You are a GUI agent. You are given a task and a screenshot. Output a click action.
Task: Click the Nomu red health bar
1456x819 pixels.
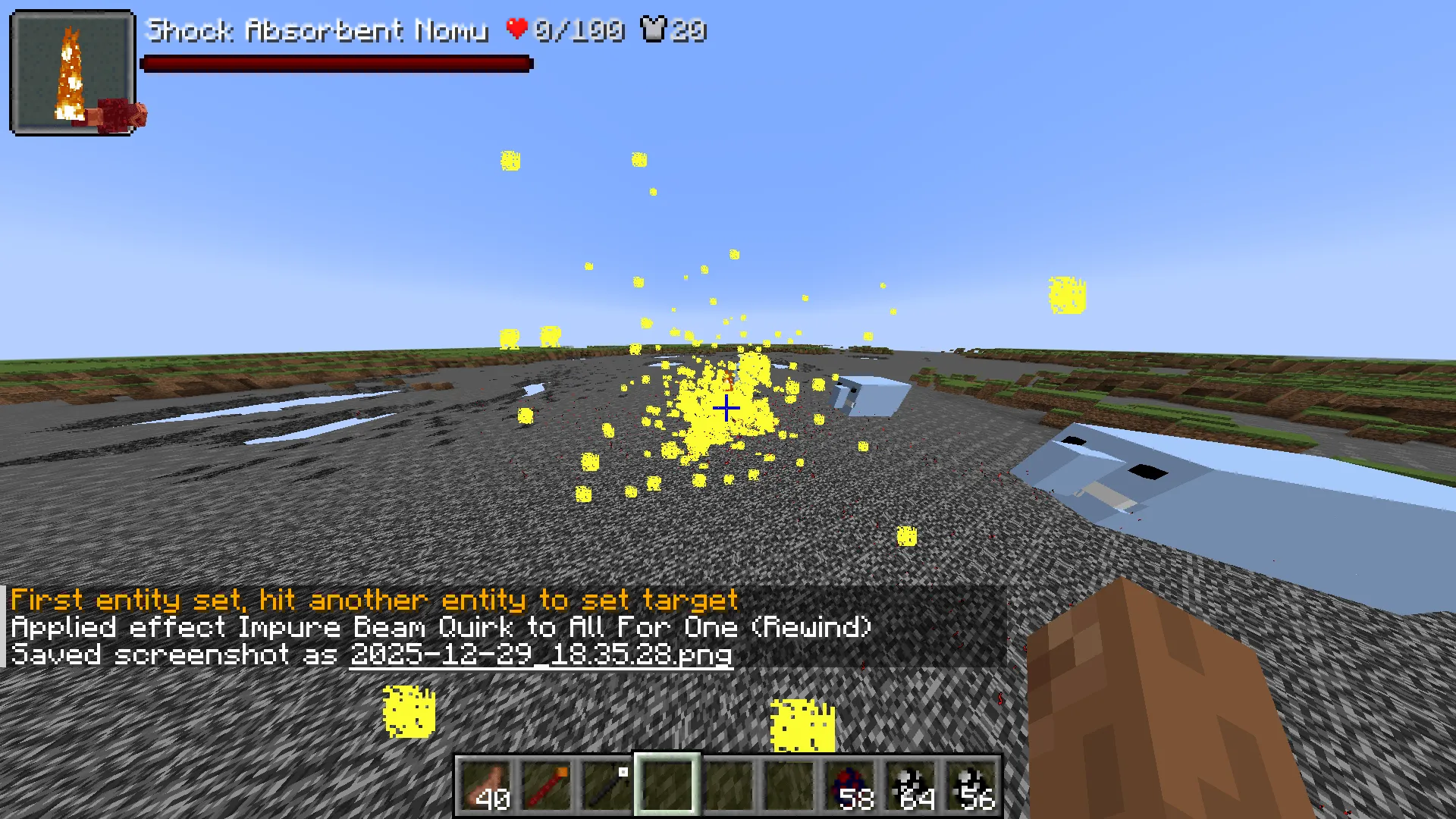[x=336, y=64]
